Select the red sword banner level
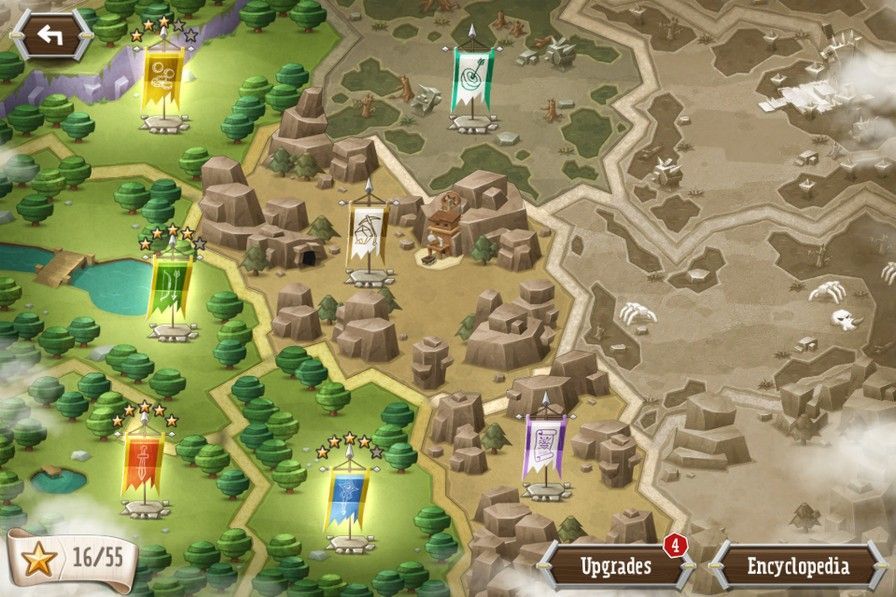This screenshot has height=597, width=896. click(x=141, y=463)
